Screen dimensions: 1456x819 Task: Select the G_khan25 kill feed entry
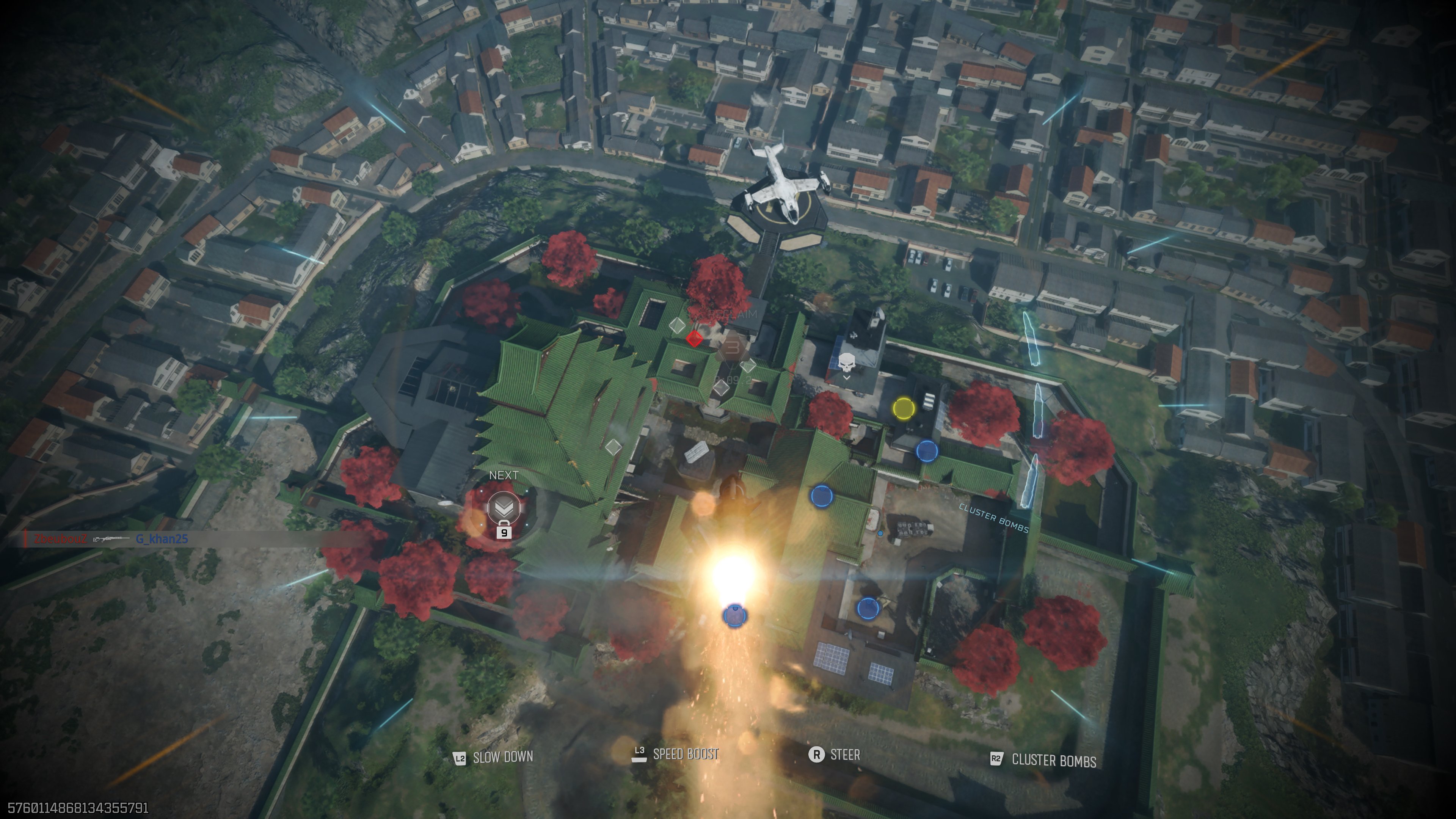click(x=162, y=539)
